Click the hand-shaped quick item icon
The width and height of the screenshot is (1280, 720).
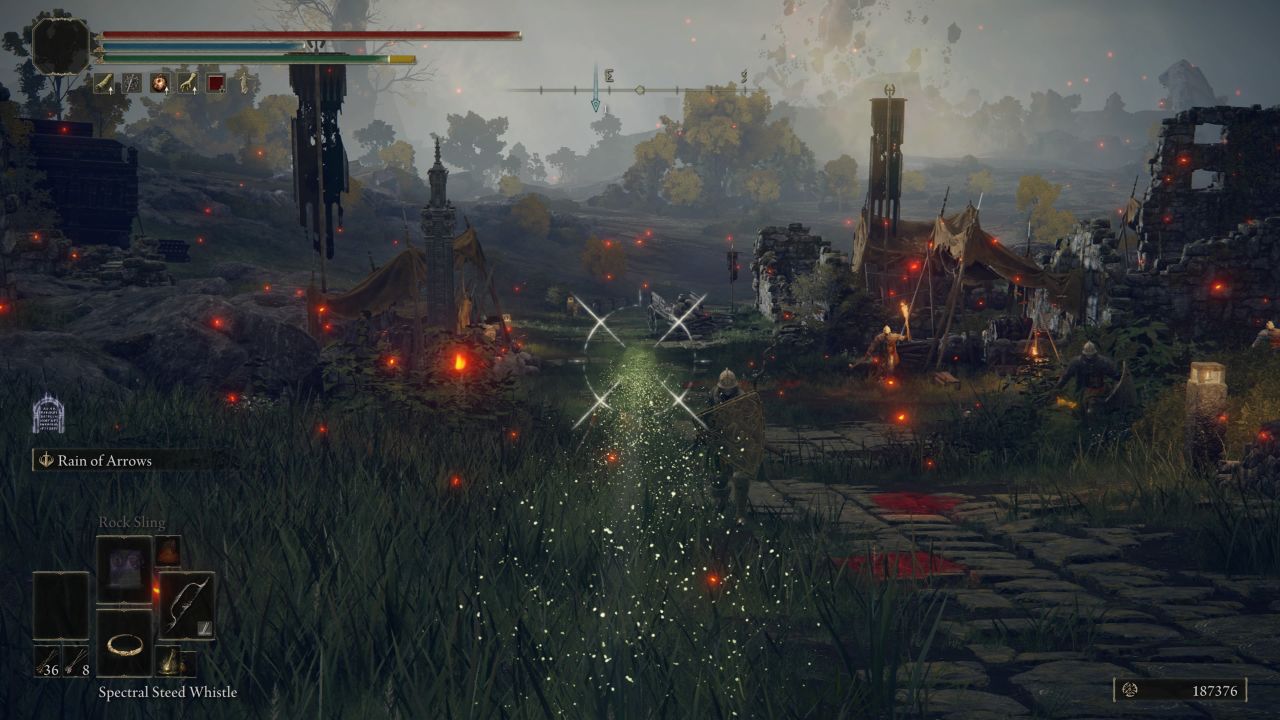(187, 81)
